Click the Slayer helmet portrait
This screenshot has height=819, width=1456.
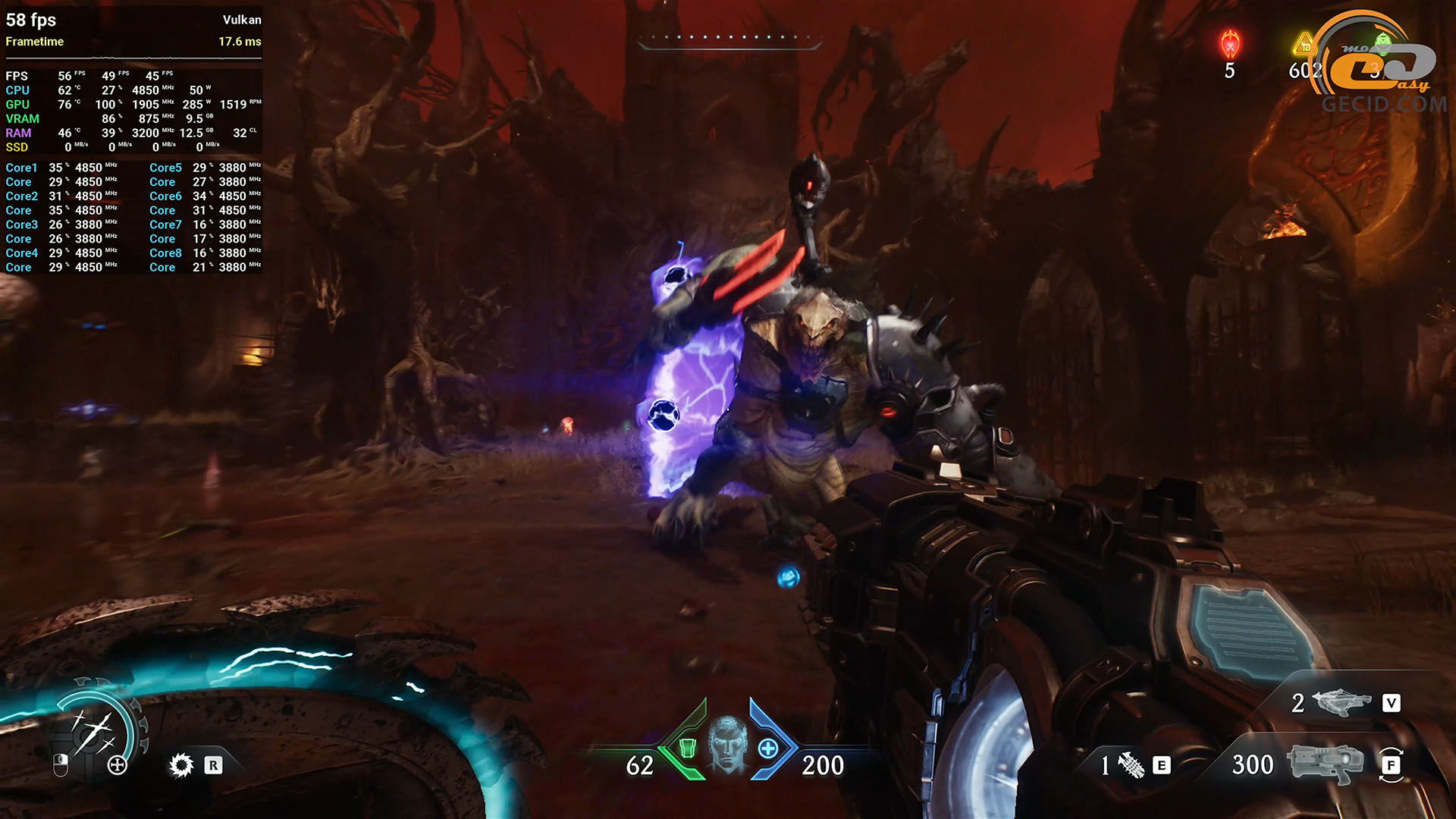728,744
